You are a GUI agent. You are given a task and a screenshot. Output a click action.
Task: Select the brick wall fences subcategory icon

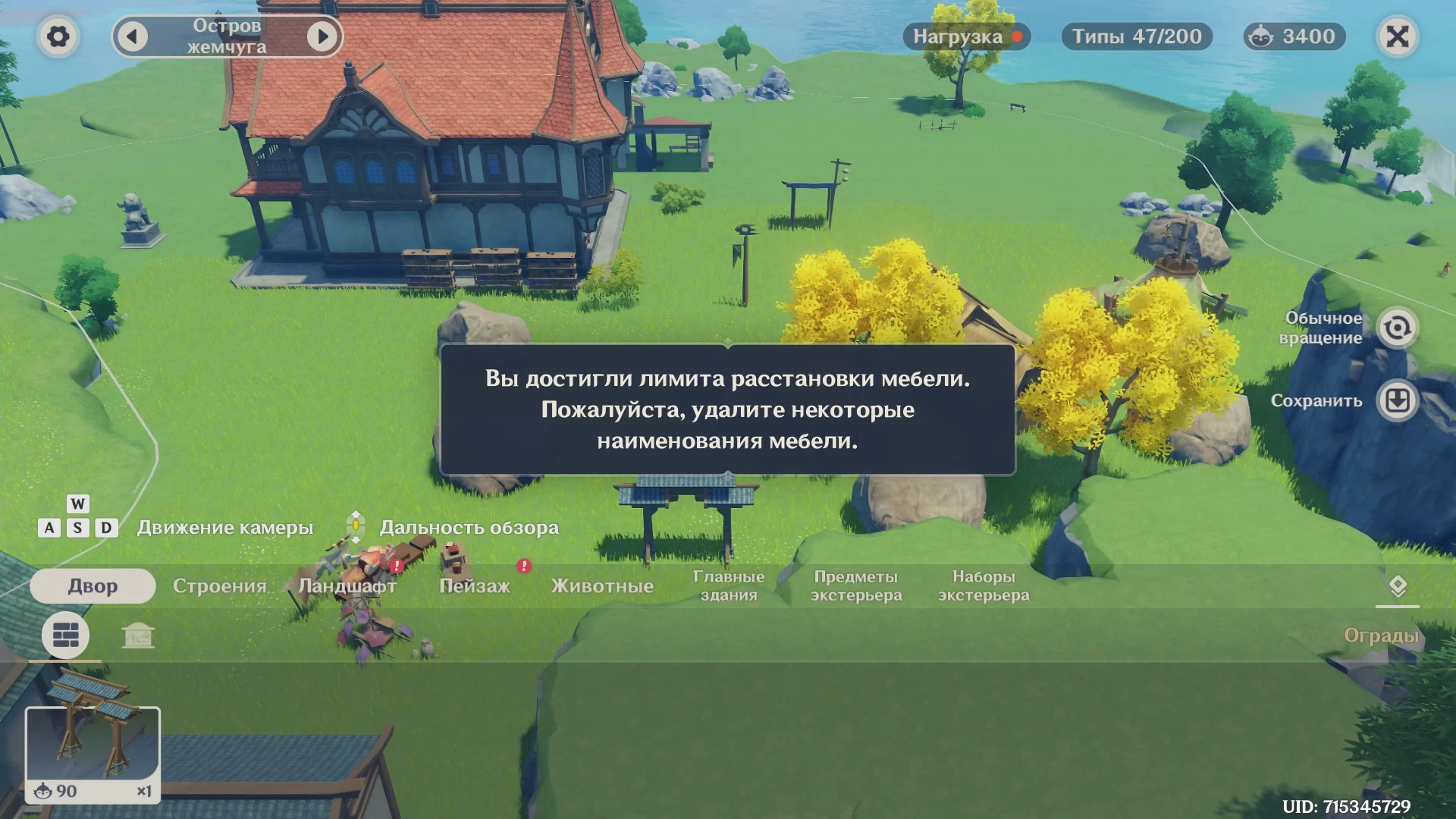click(65, 635)
